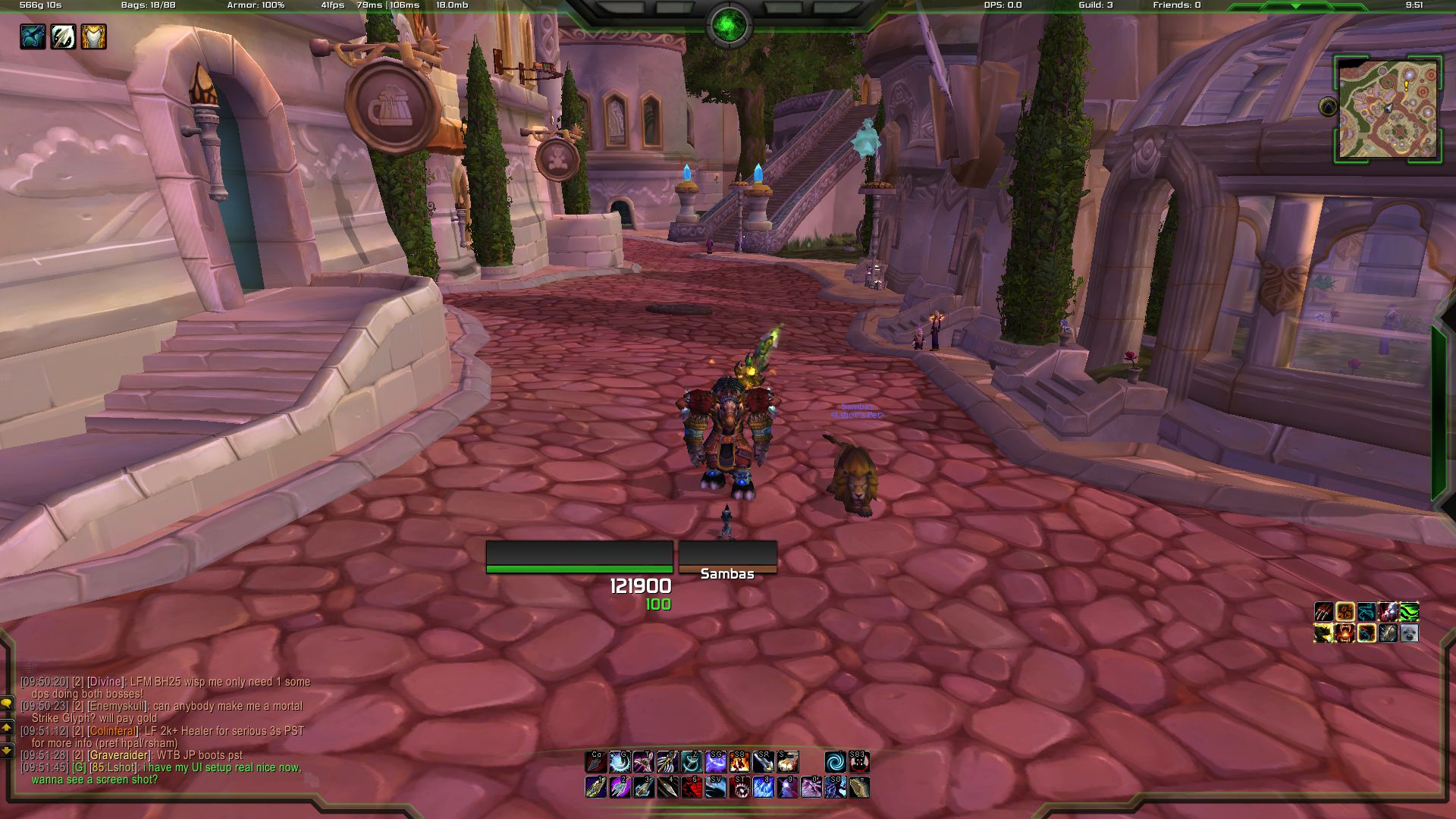
Task: Use the blue swirl portal ability
Action: pyautogui.click(x=834, y=762)
